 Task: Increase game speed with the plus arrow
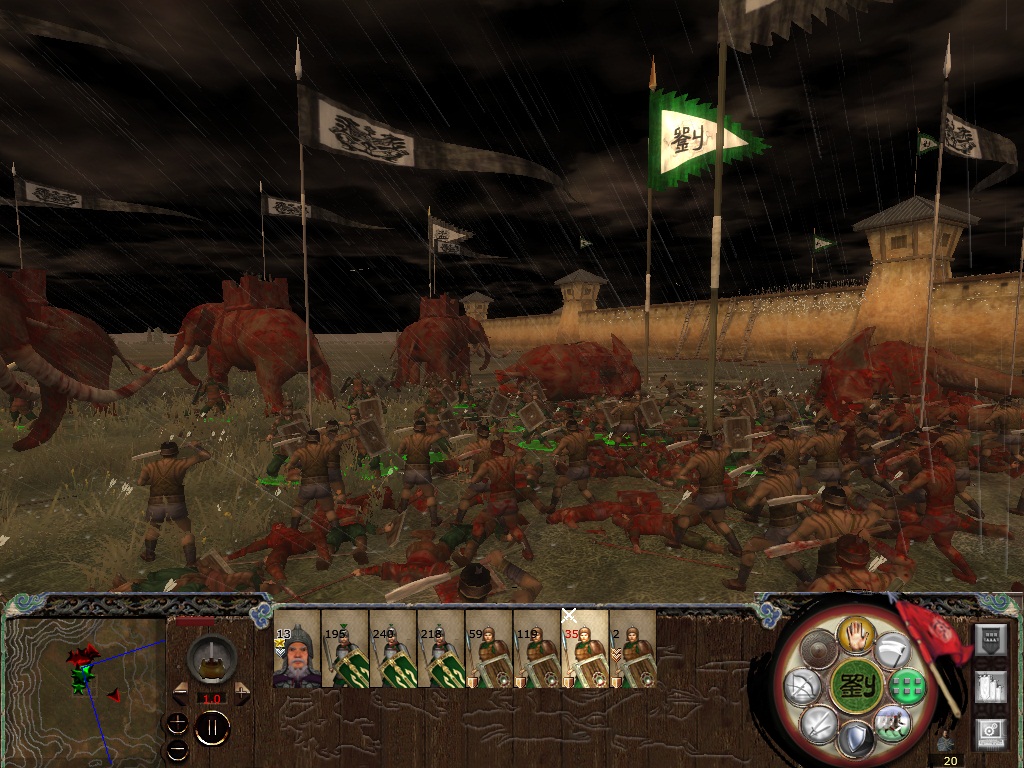[242, 692]
